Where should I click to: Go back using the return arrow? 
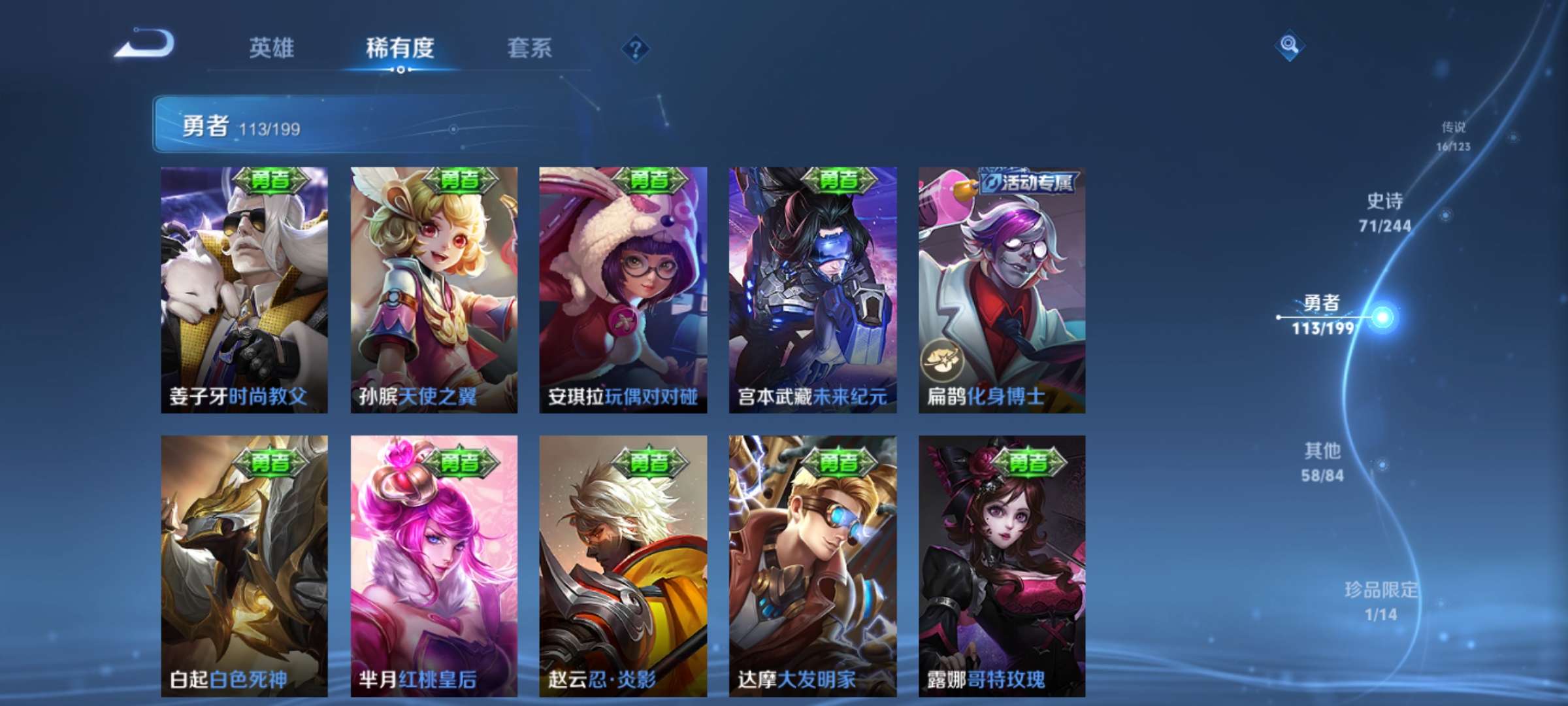pos(145,44)
